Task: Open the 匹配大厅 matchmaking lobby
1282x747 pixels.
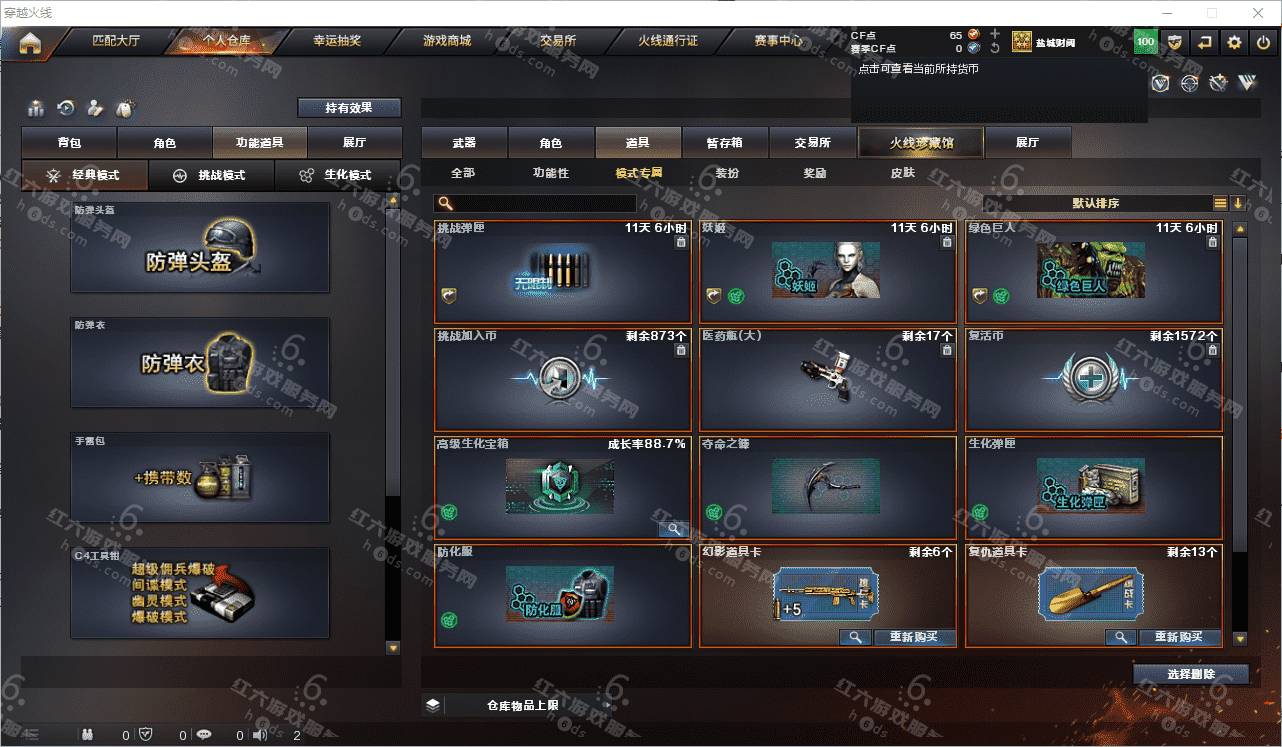Action: [116, 41]
